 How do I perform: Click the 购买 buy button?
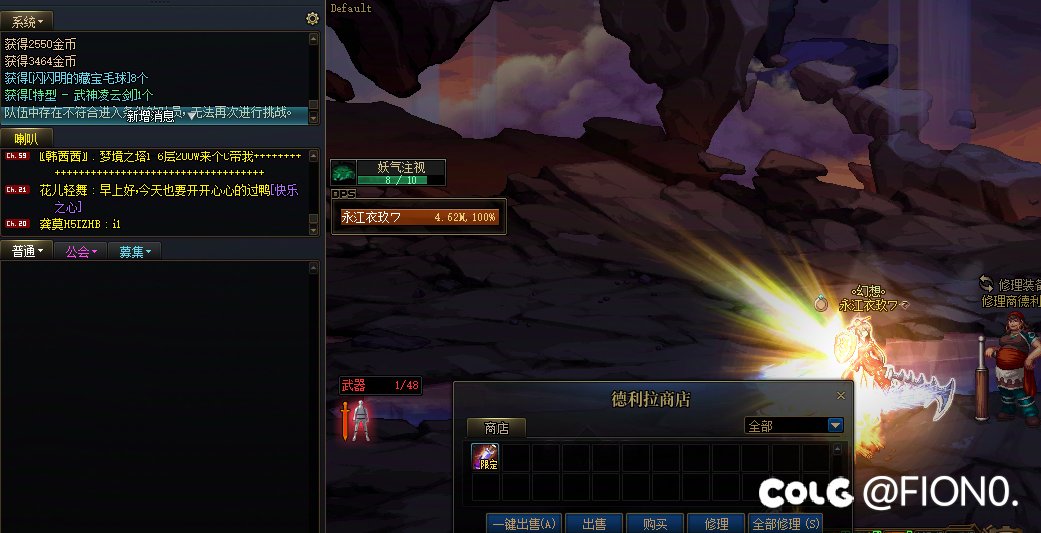pos(657,523)
